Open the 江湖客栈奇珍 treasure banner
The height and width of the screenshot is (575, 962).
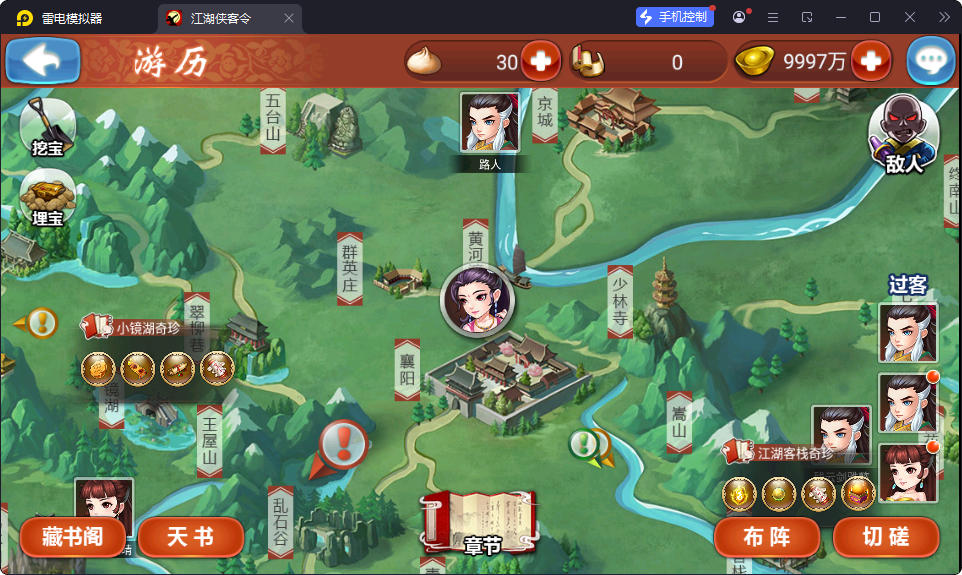(x=786, y=453)
